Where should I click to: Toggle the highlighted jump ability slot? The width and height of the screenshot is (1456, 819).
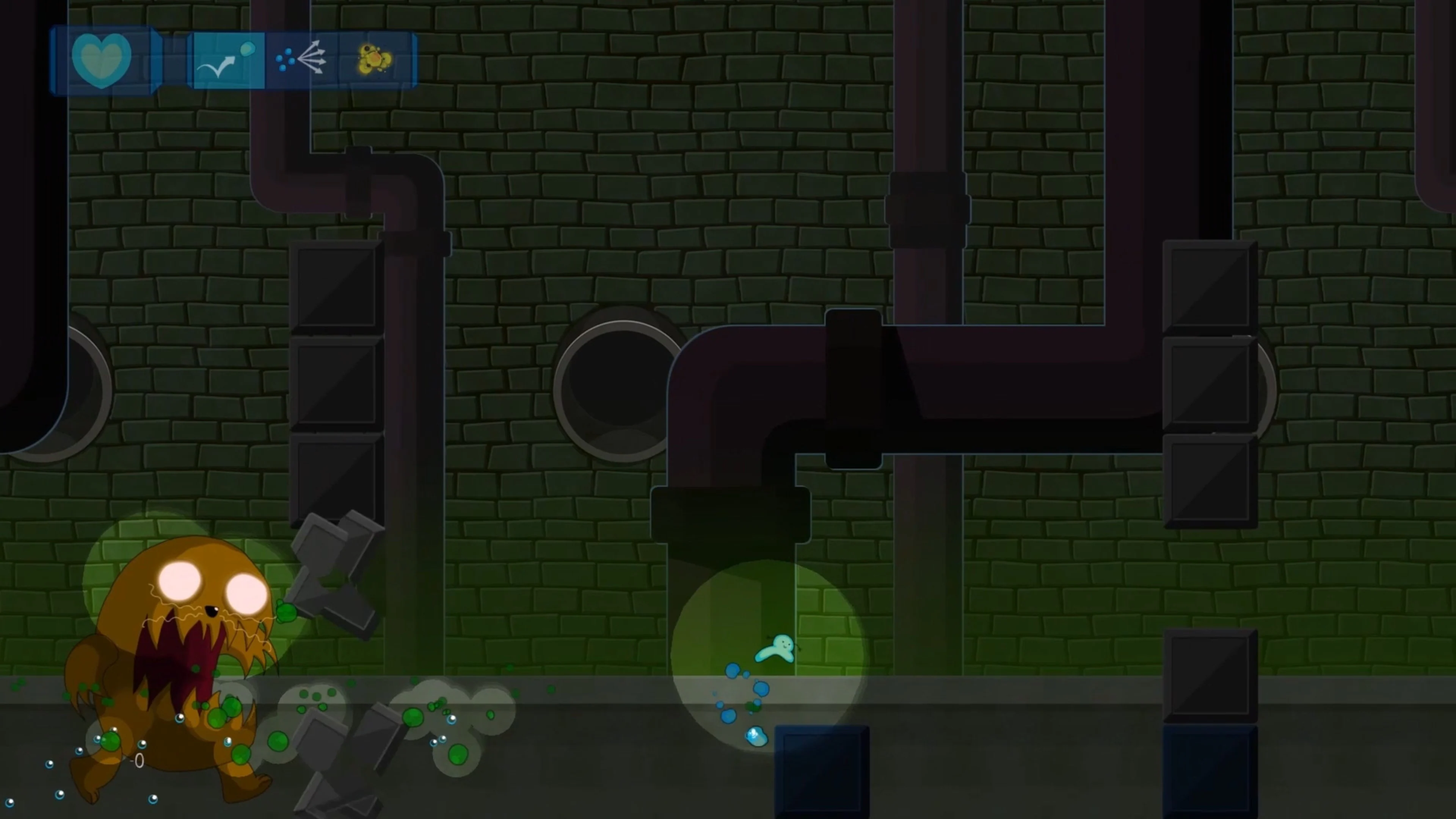pyautogui.click(x=229, y=61)
